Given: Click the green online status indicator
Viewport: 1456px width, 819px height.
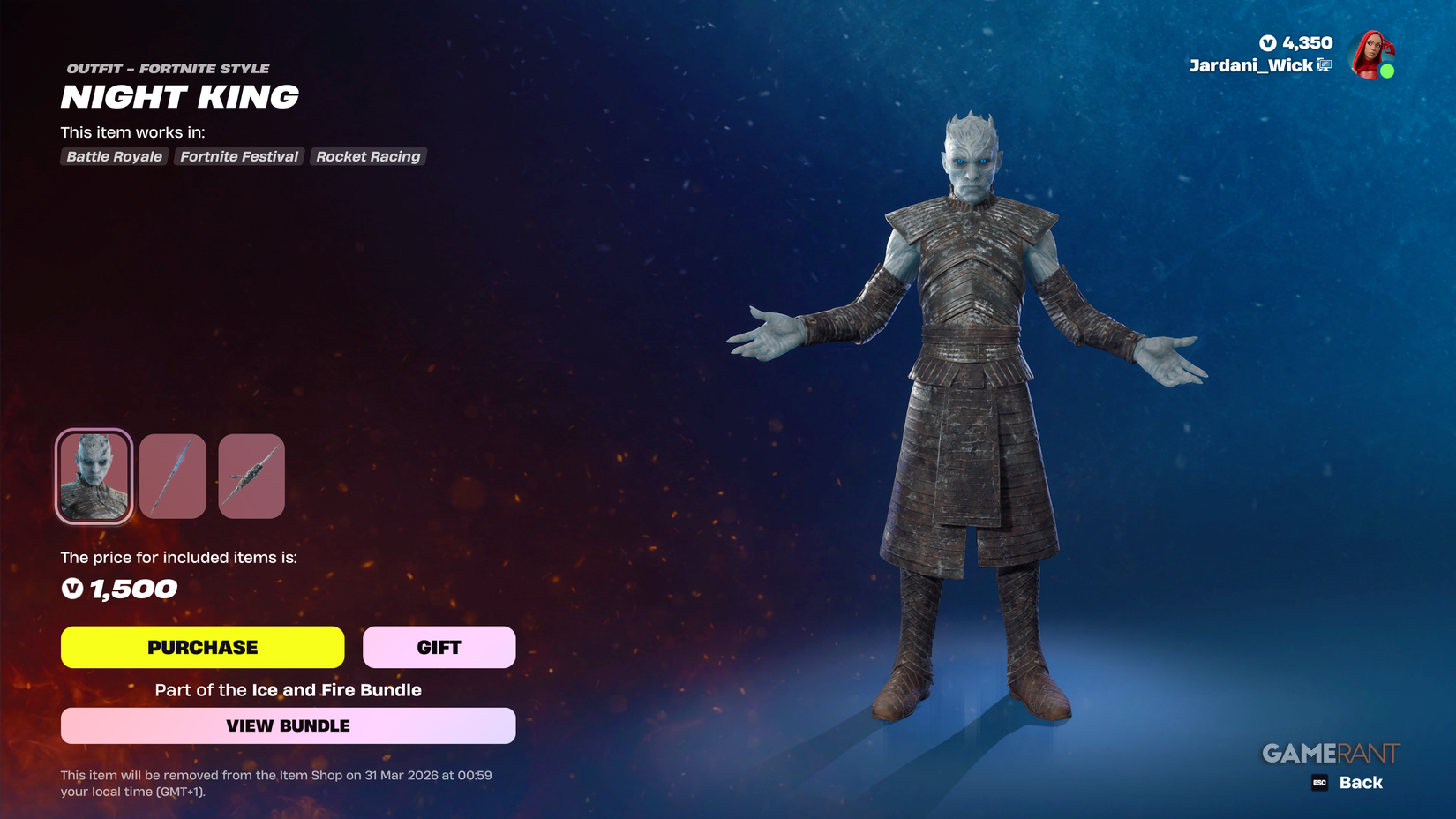Looking at the screenshot, I should (x=1387, y=70).
